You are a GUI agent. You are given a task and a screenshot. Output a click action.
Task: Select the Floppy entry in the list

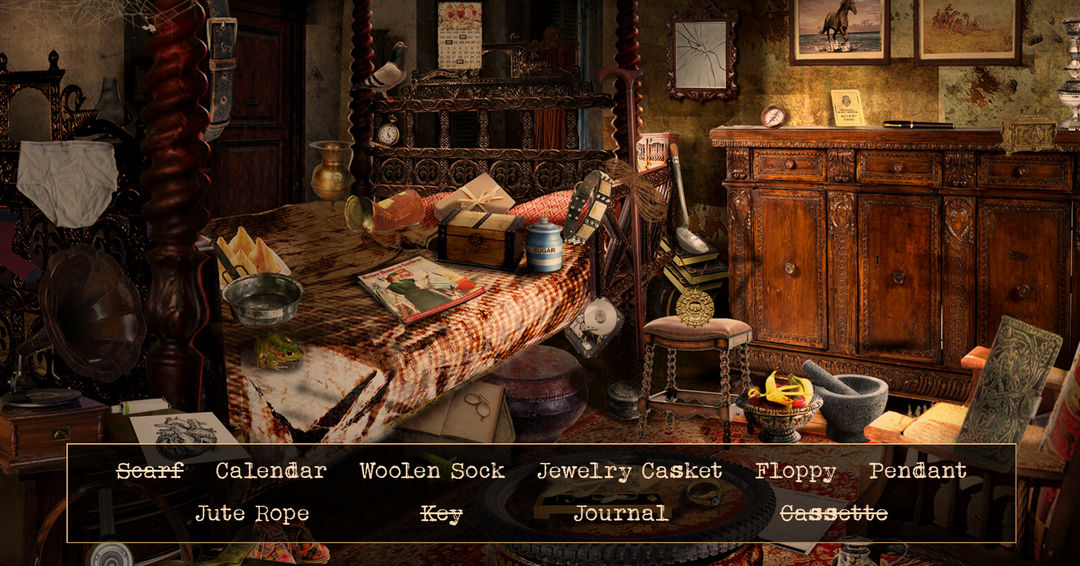pos(795,472)
